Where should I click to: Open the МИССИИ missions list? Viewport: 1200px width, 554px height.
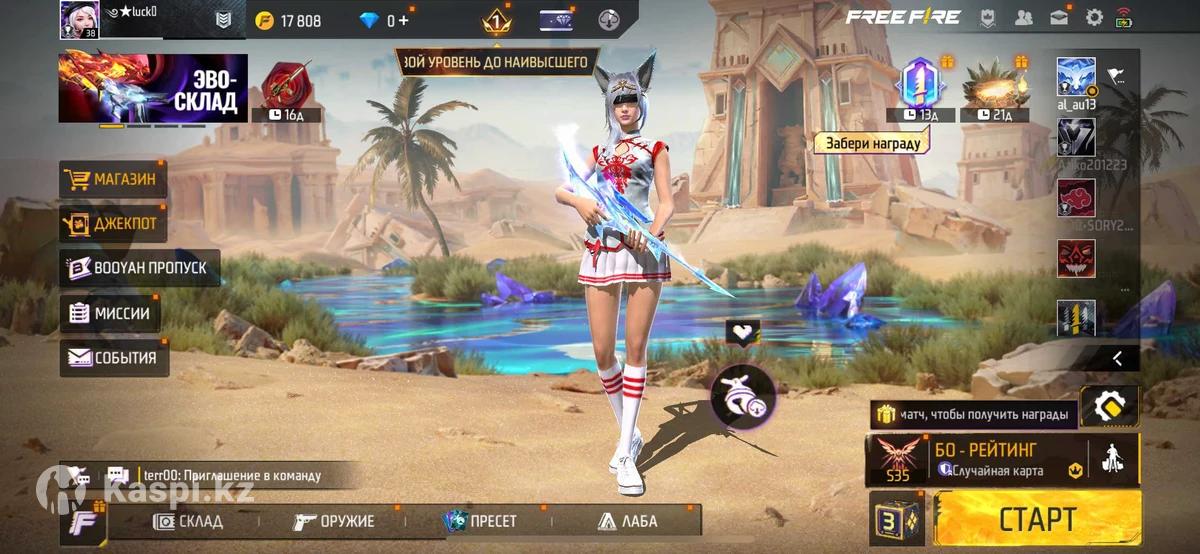tap(110, 313)
